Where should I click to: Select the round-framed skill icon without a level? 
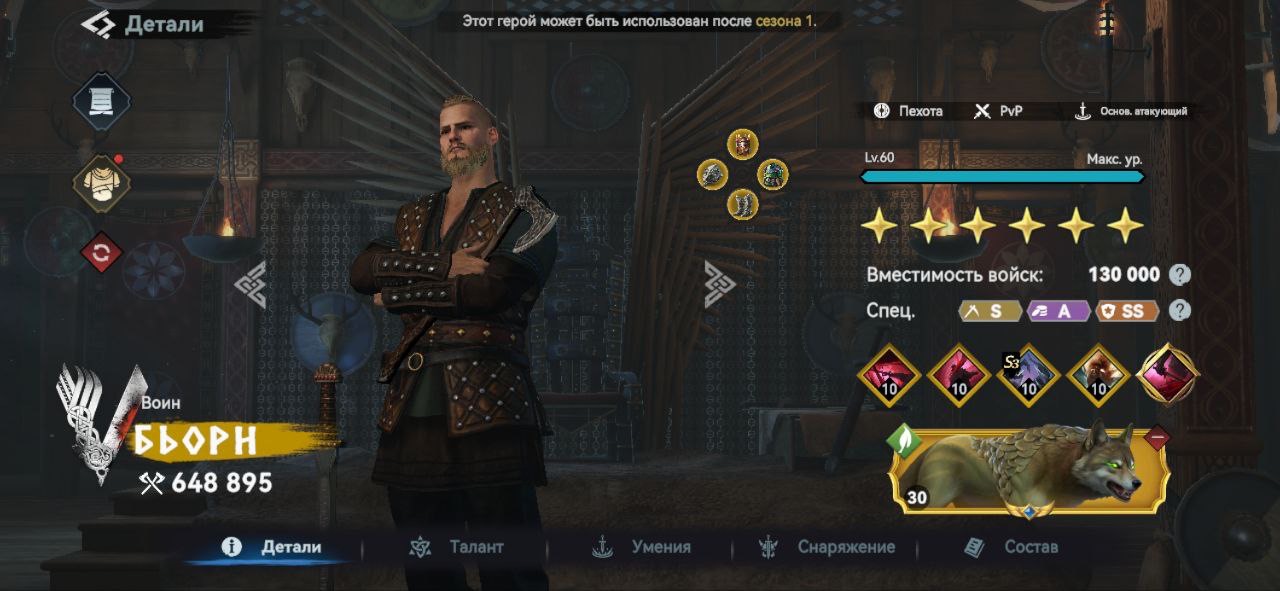point(1168,374)
